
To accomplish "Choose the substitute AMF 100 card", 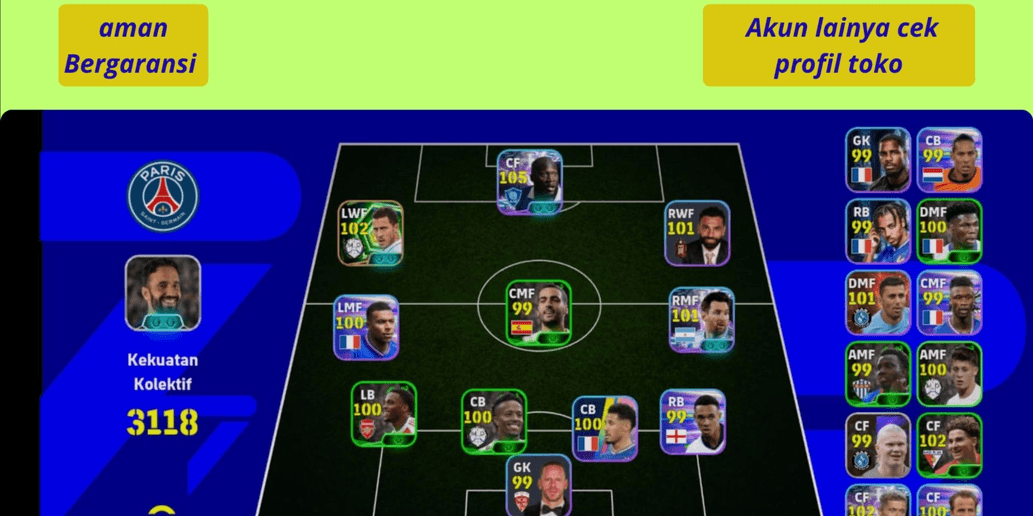I will click(x=949, y=375).
